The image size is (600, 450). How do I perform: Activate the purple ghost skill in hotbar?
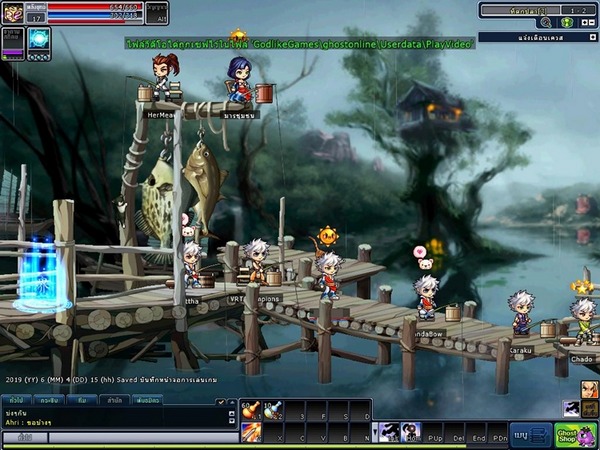[388, 433]
